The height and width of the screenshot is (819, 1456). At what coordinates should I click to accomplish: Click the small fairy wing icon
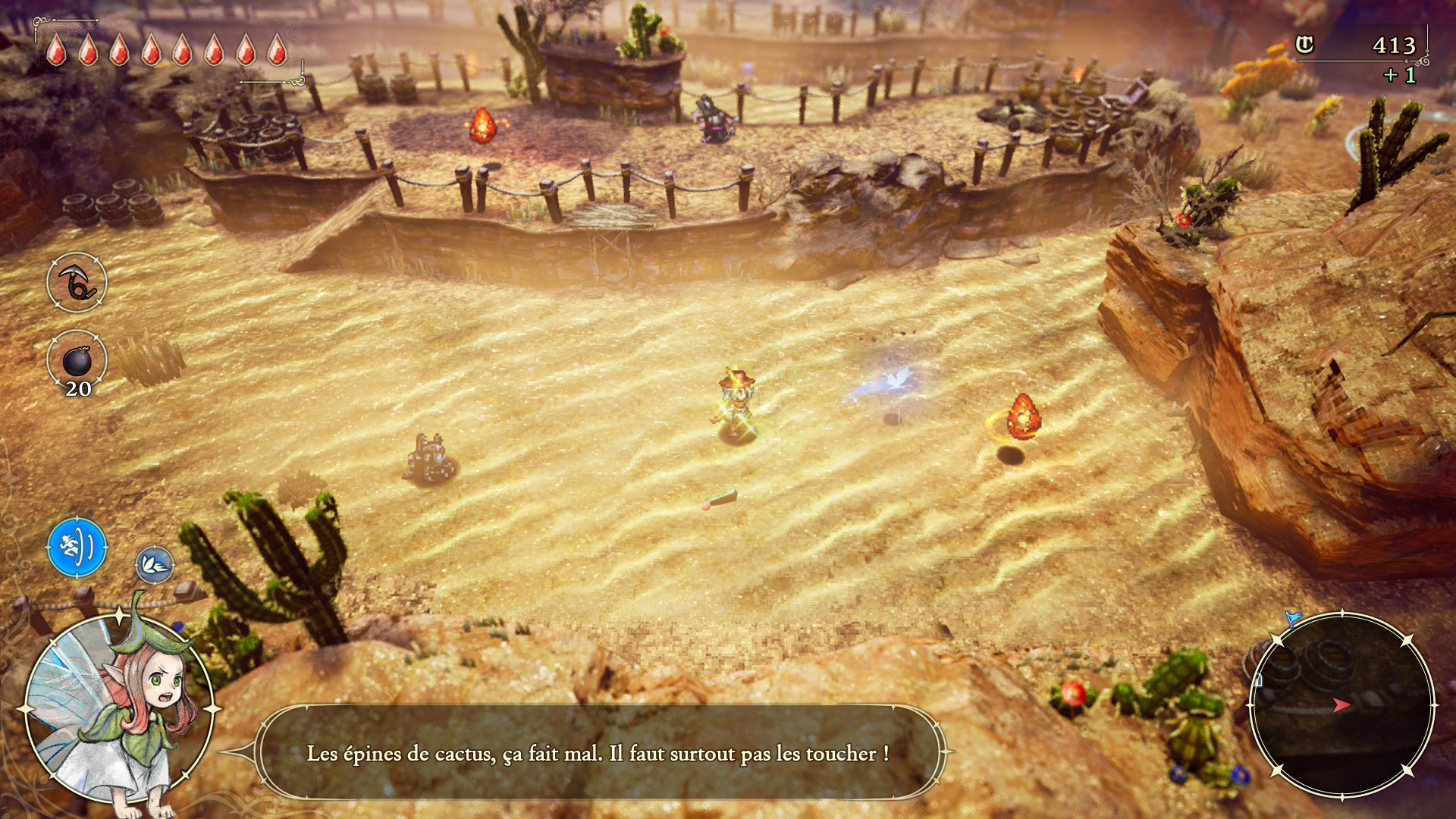tap(155, 565)
